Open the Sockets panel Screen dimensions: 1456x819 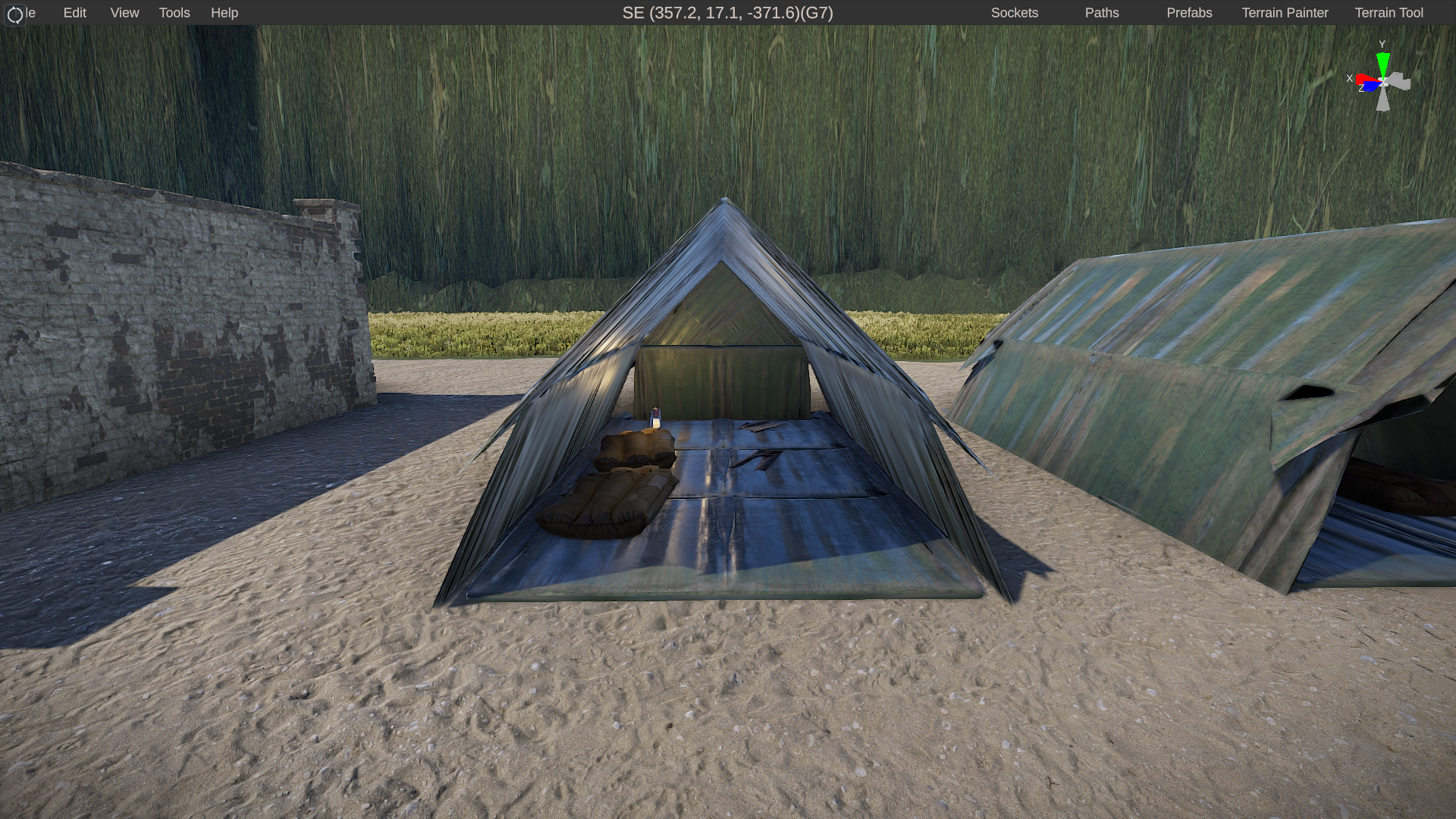(1014, 13)
